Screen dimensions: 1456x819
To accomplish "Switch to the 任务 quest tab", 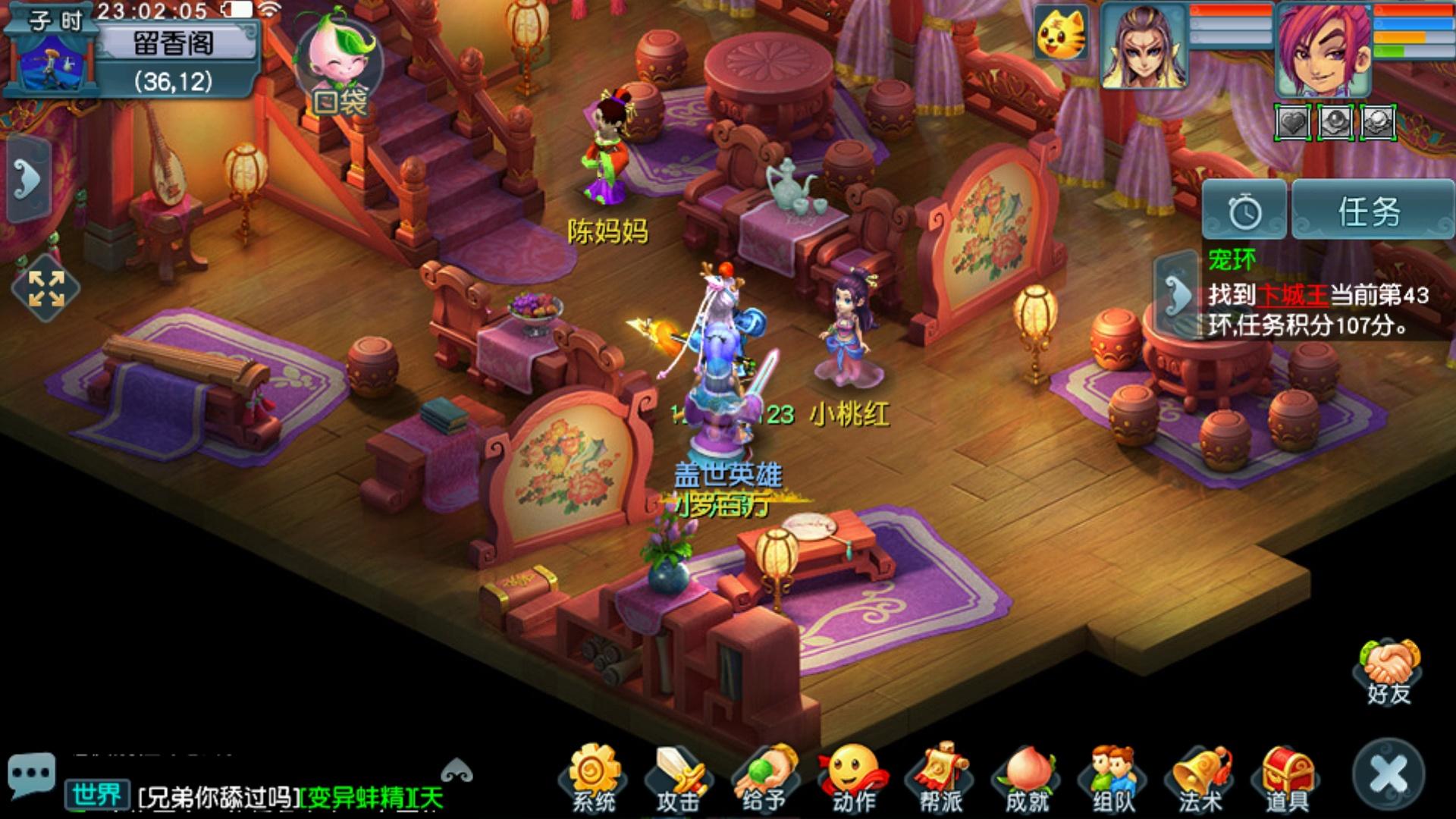I will (x=1370, y=212).
